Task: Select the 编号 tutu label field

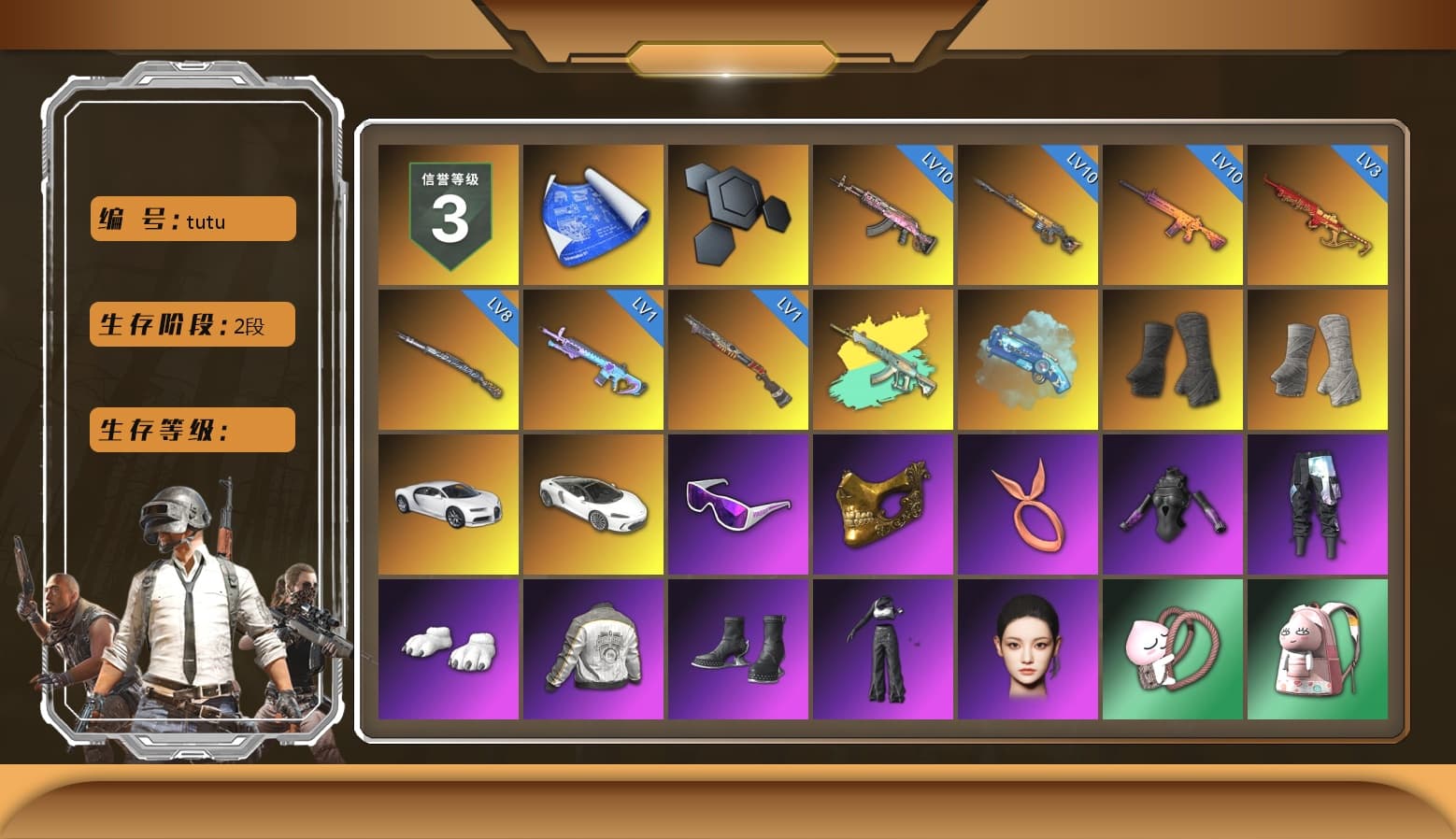Action: point(192,219)
